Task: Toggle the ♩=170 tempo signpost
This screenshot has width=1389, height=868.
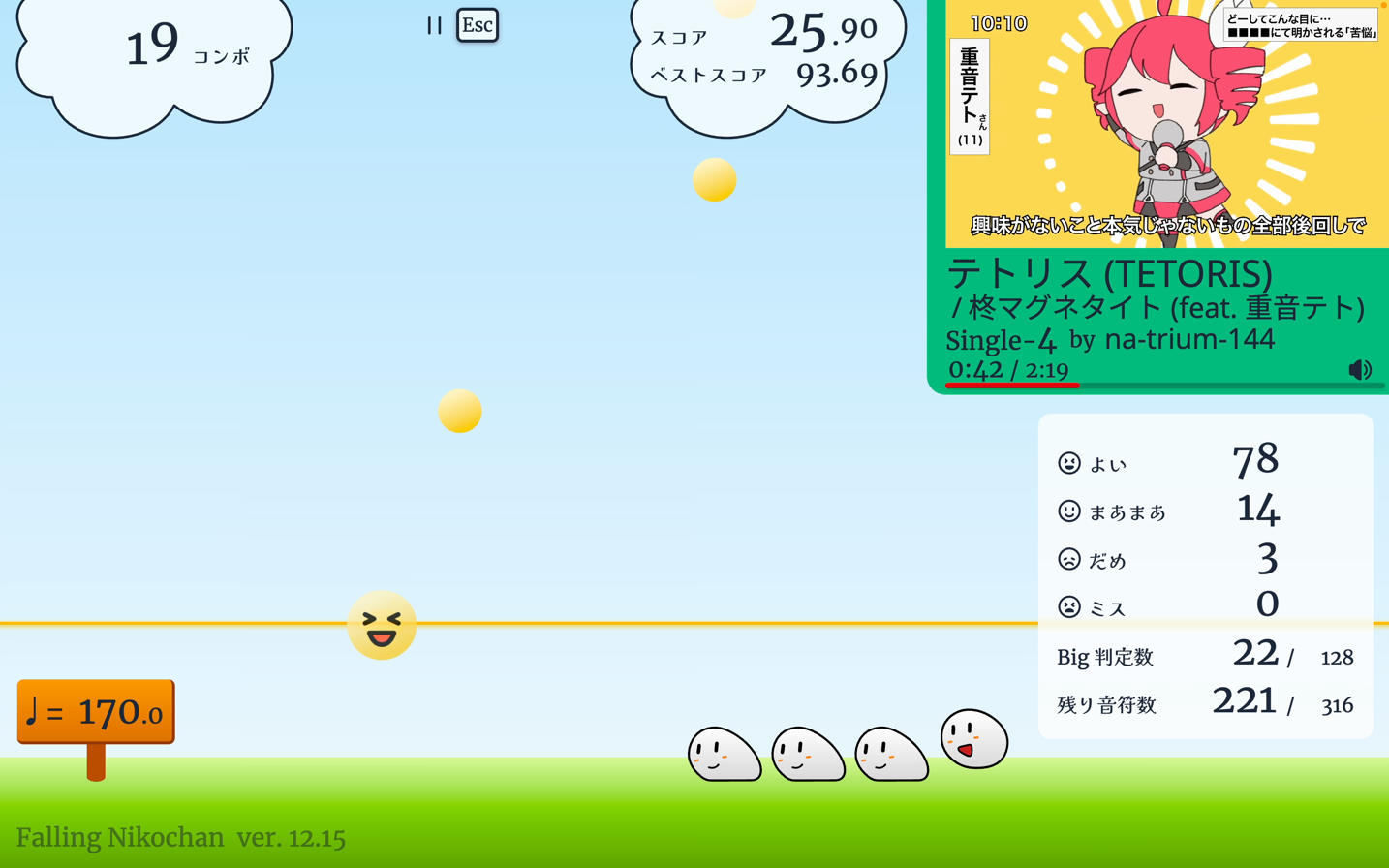Action: [94, 709]
